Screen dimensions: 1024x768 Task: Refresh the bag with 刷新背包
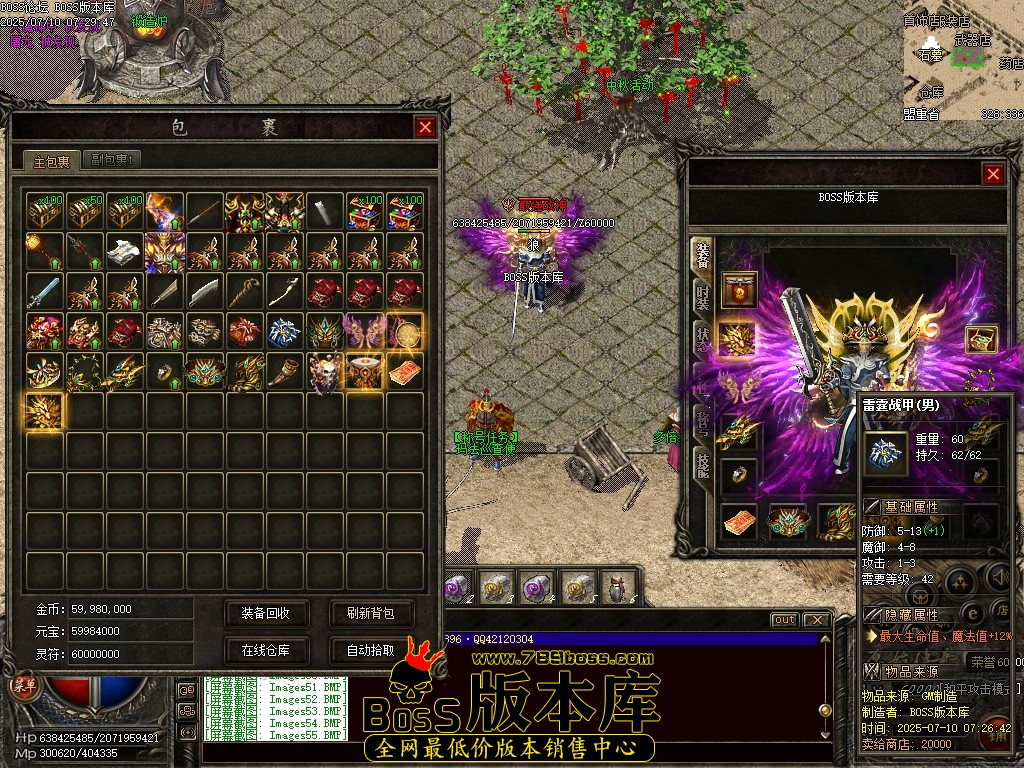click(x=371, y=613)
